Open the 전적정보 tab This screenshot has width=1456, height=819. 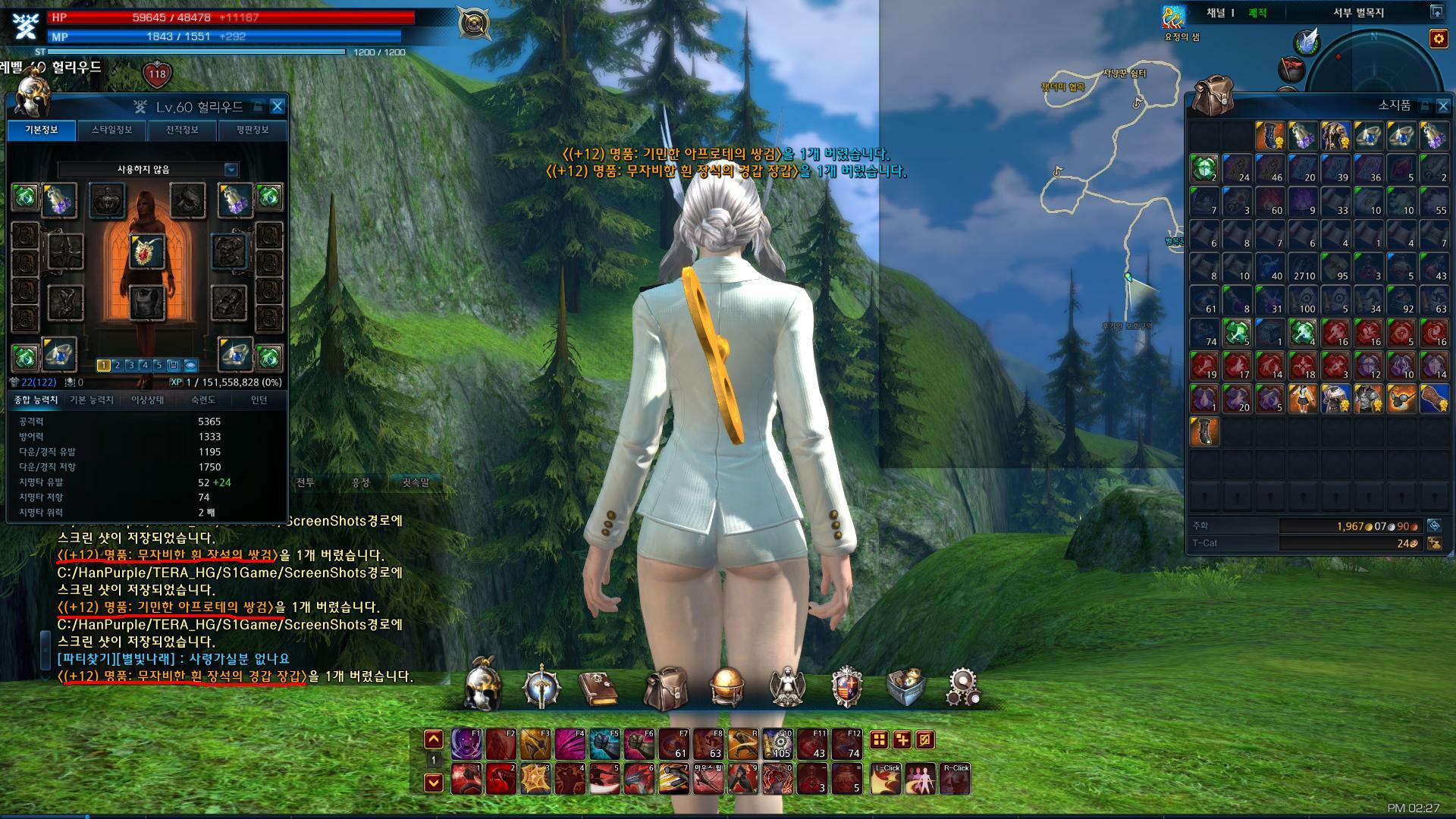tap(182, 130)
